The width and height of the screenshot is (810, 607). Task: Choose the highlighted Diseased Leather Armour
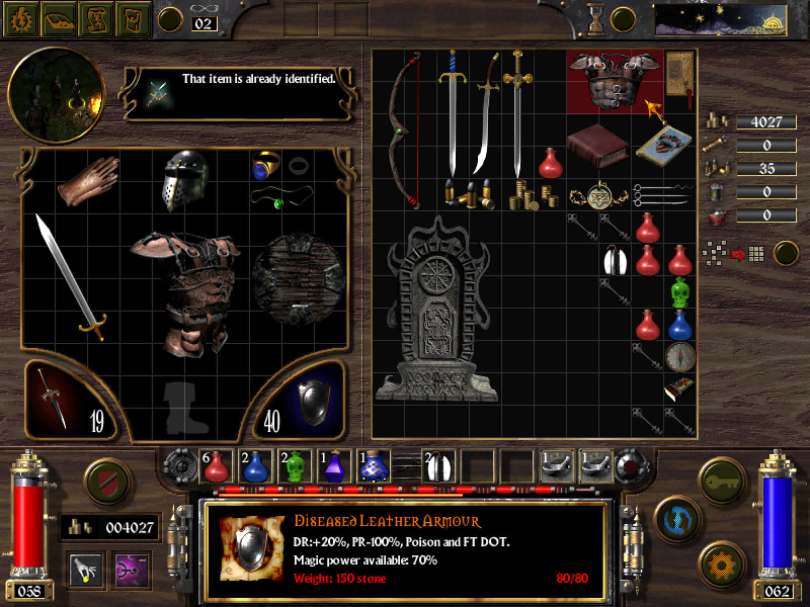click(x=614, y=83)
